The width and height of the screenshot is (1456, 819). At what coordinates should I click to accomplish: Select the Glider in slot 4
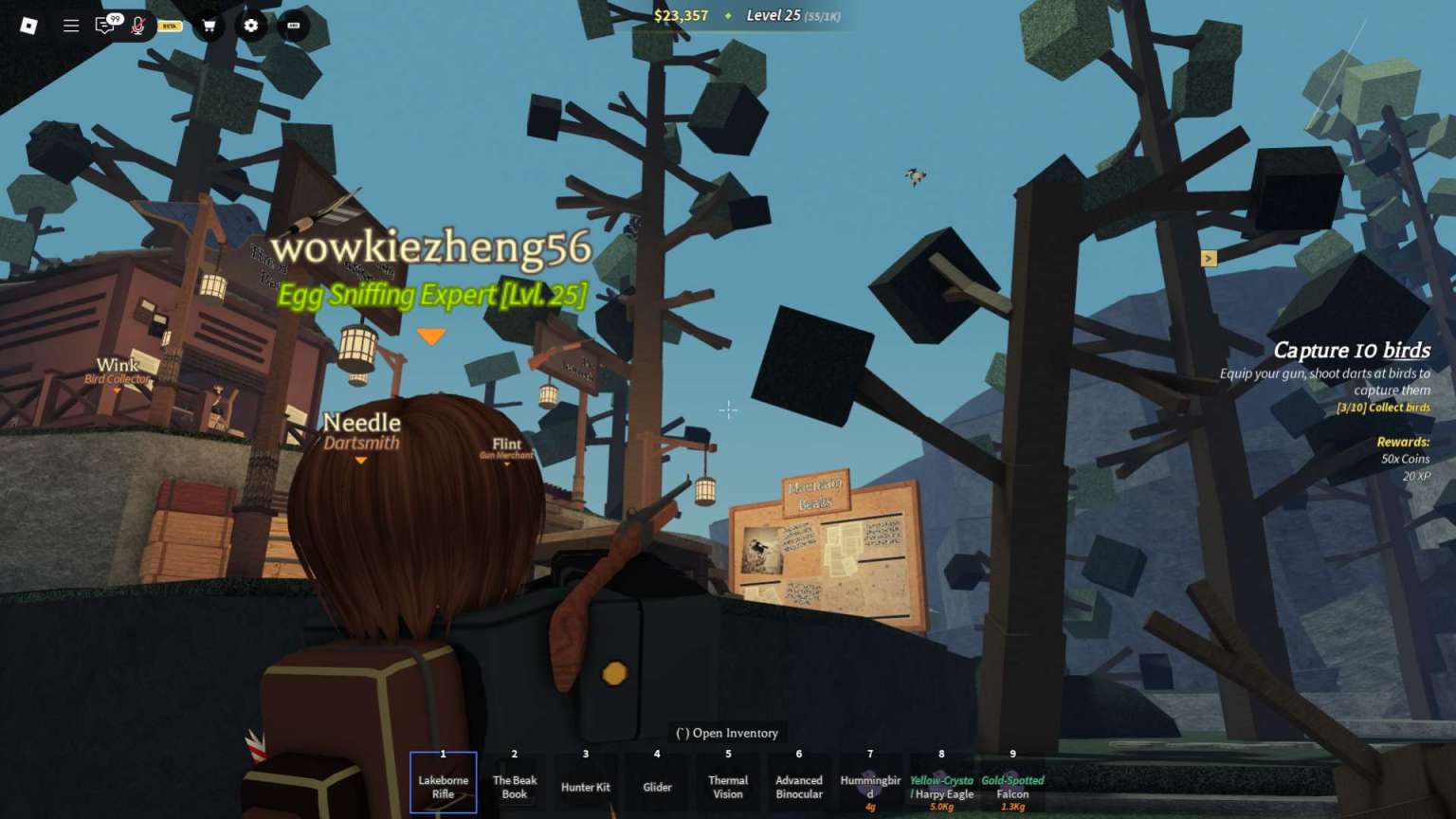click(x=656, y=783)
